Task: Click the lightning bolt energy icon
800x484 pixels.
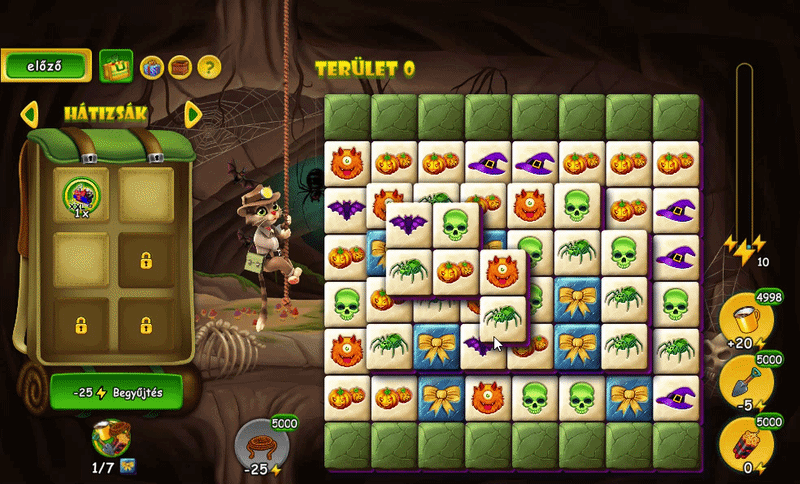Action: [744, 248]
